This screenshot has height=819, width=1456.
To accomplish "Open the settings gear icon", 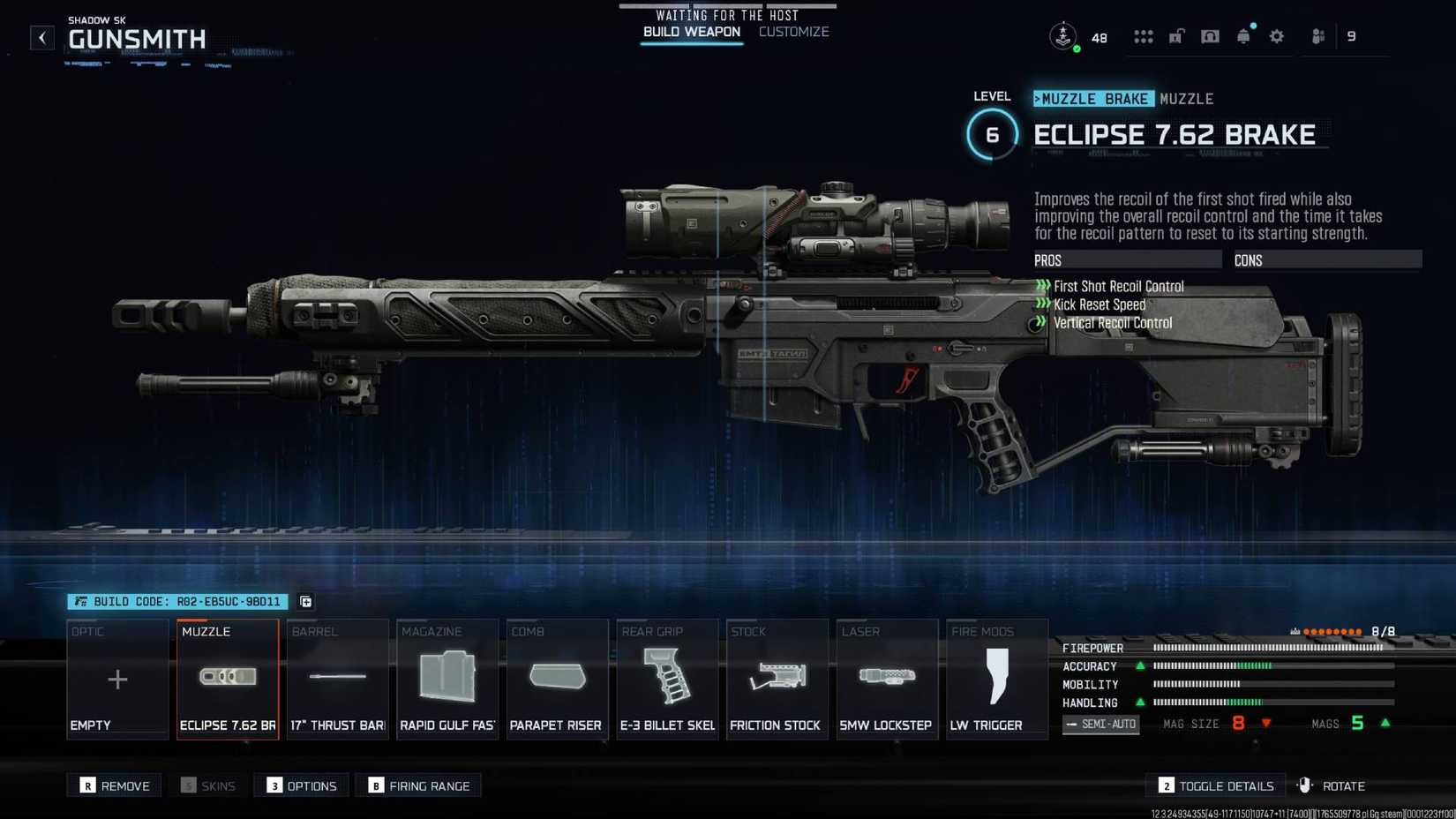I will 1276,36.
